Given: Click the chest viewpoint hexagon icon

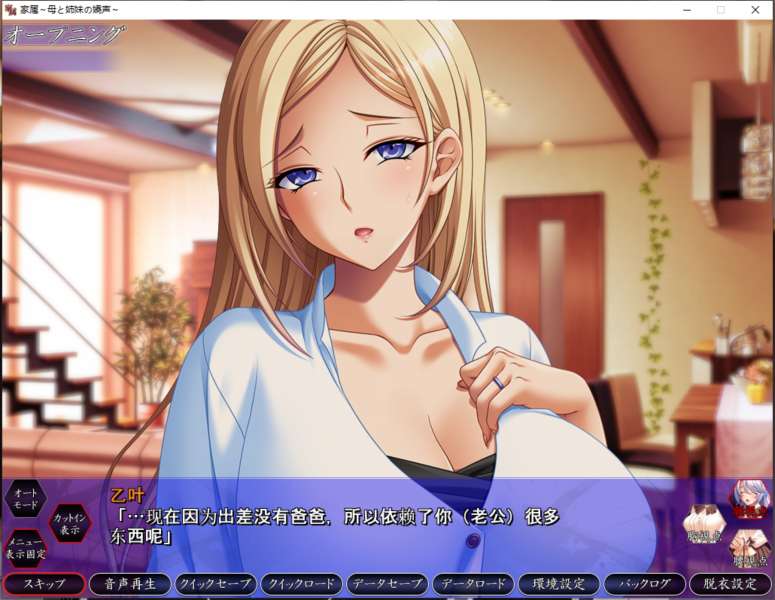Looking at the screenshot, I should point(705,522).
